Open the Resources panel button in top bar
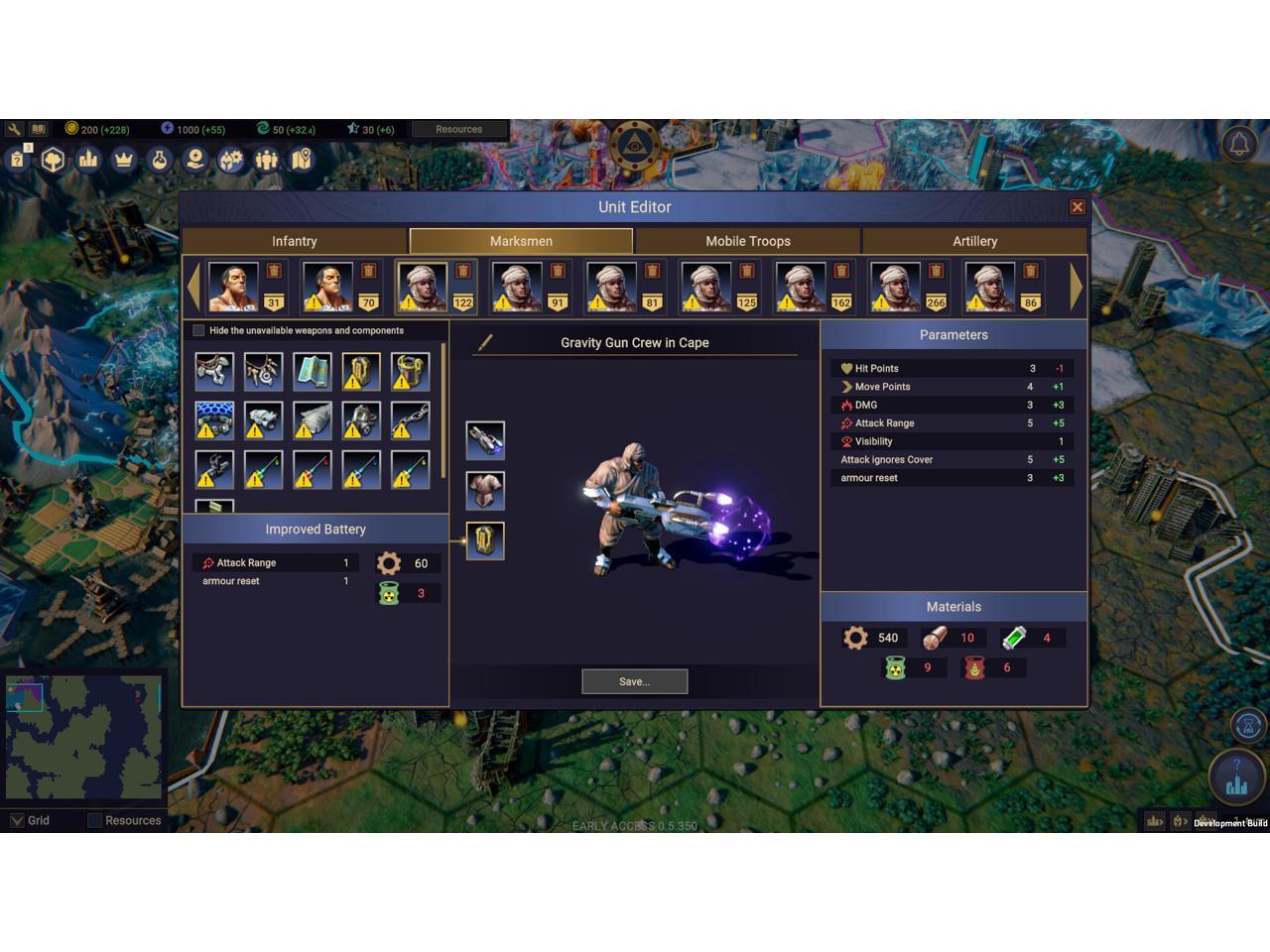This screenshot has width=1270, height=952. pos(458,129)
